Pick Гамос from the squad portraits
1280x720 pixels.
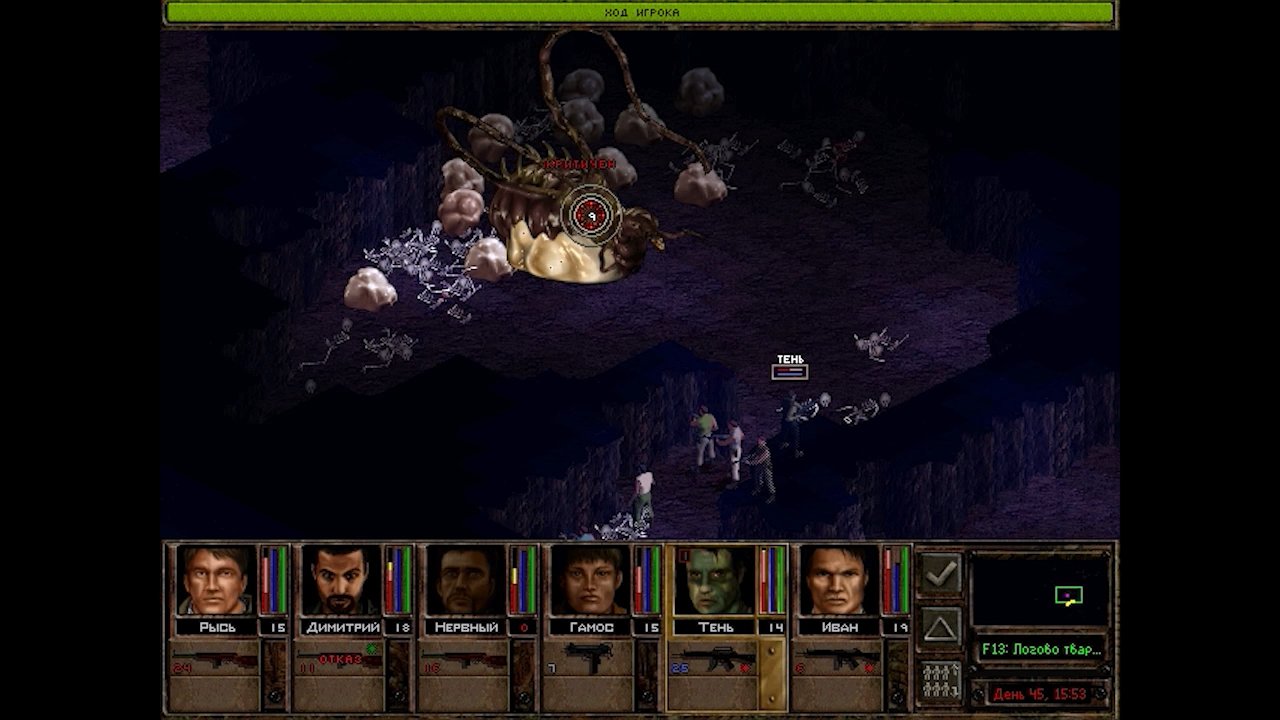tap(590, 580)
